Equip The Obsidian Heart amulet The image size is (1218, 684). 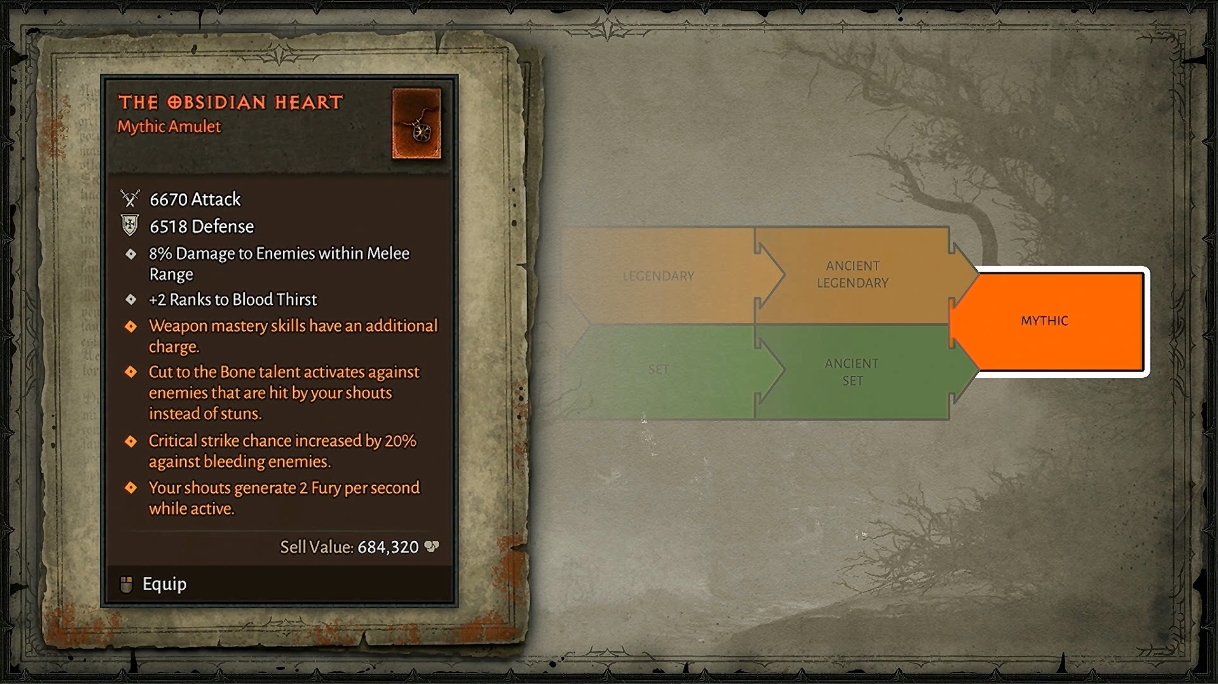coord(163,584)
